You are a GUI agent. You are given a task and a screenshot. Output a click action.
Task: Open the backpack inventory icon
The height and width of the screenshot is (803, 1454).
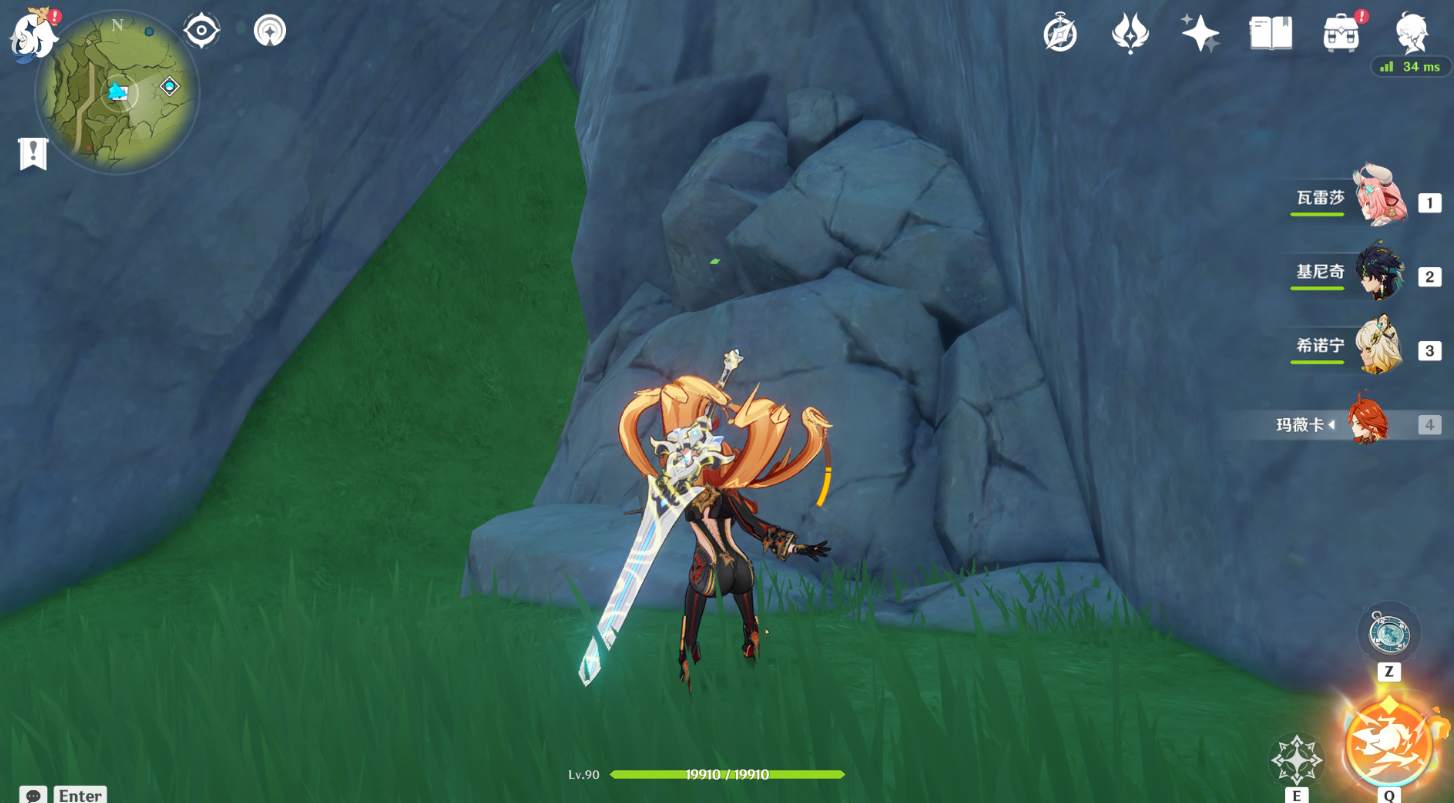coord(1340,33)
